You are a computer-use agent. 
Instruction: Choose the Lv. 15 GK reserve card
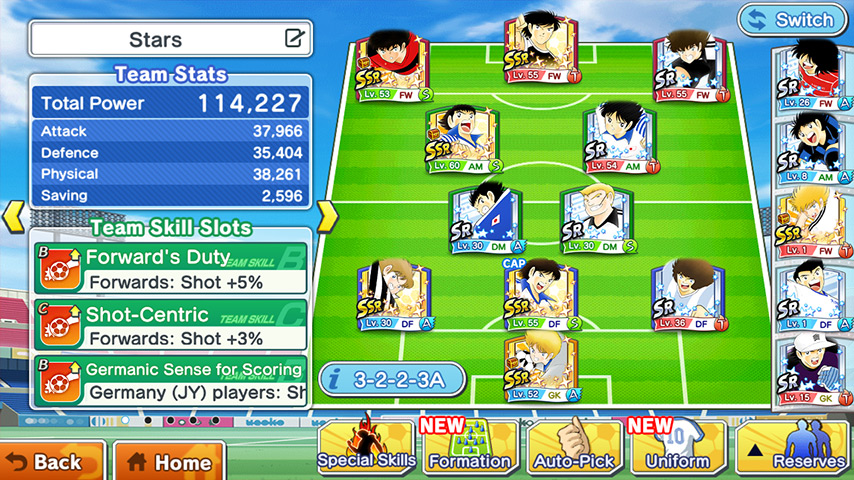[812, 372]
